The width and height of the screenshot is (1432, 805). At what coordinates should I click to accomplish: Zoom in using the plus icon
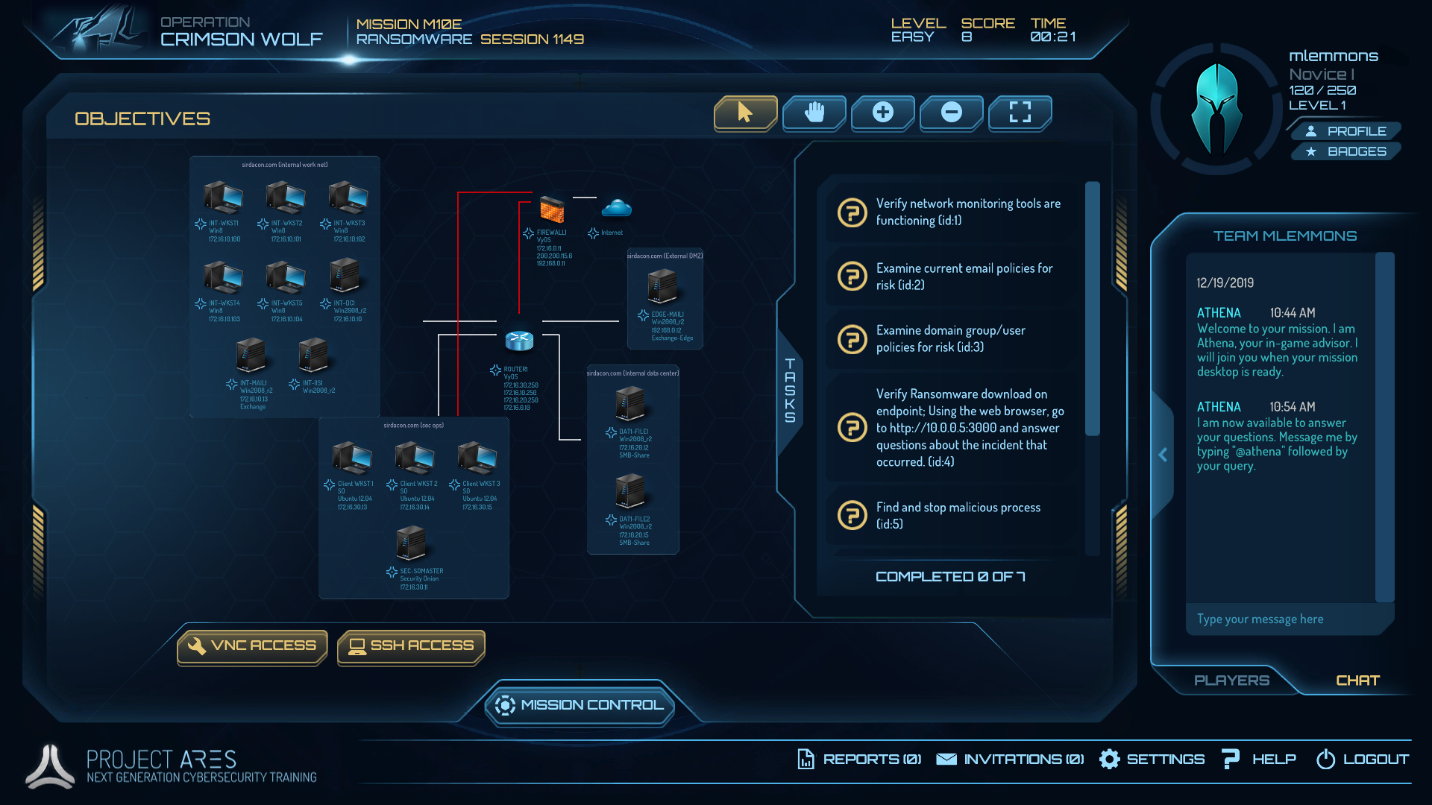882,113
